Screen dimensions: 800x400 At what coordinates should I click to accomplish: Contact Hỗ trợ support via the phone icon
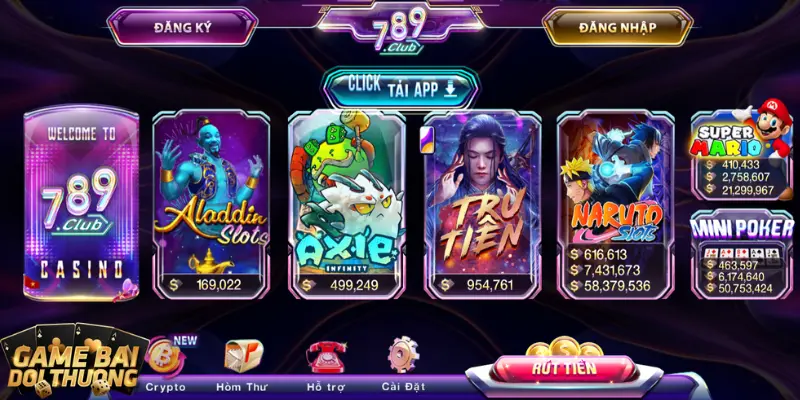pyautogui.click(x=327, y=361)
